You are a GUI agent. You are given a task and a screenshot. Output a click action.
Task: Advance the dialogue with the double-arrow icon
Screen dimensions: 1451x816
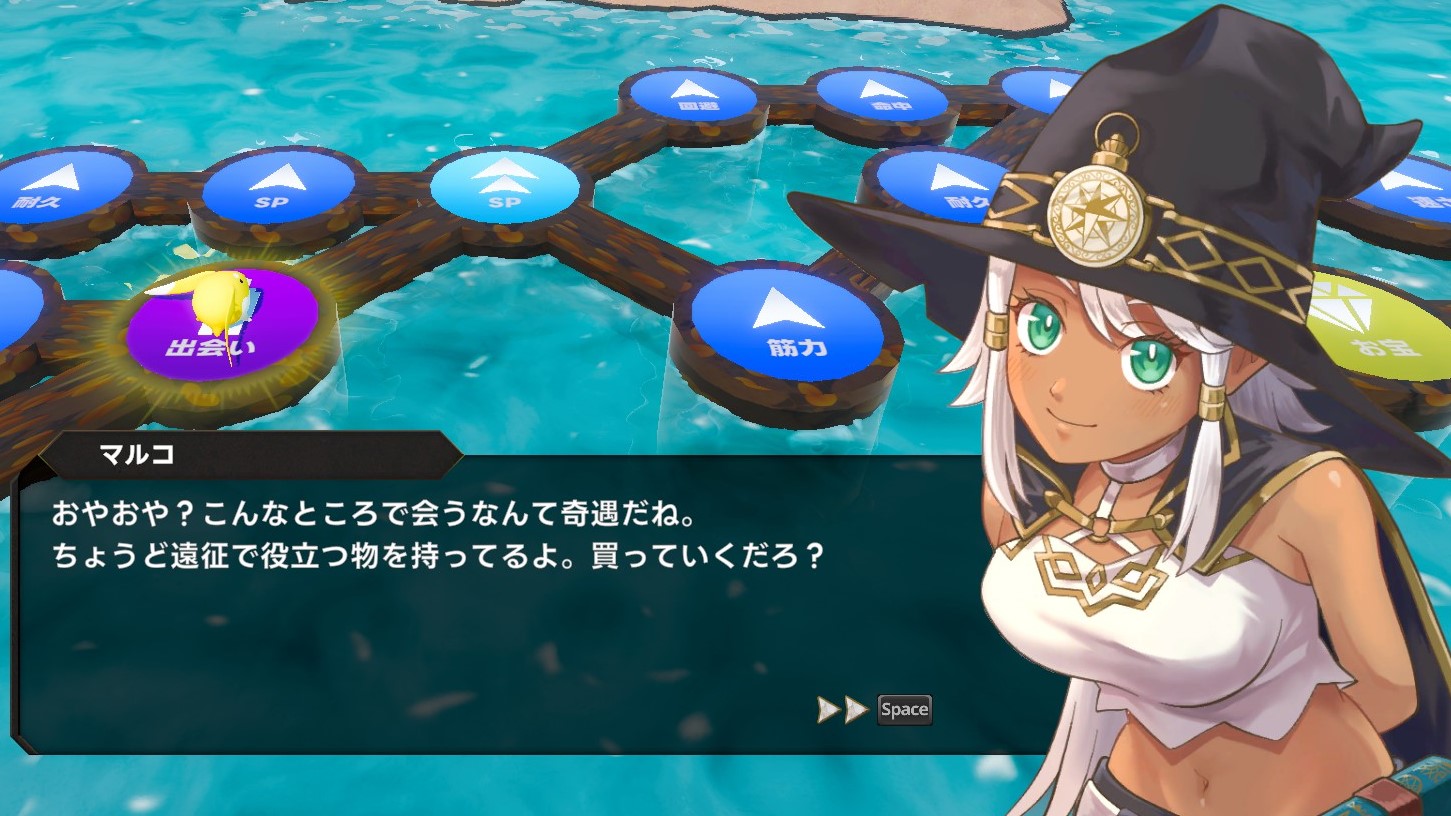point(843,710)
